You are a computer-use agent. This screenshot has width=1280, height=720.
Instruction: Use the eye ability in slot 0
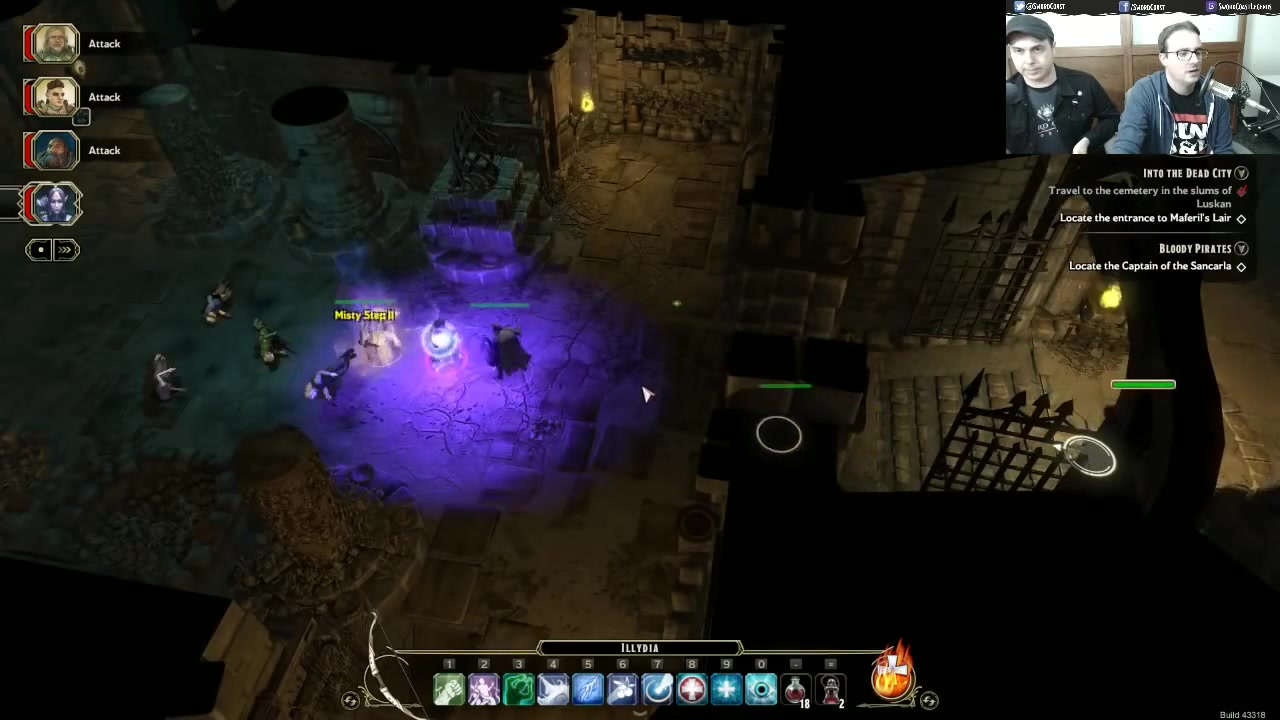click(x=761, y=689)
